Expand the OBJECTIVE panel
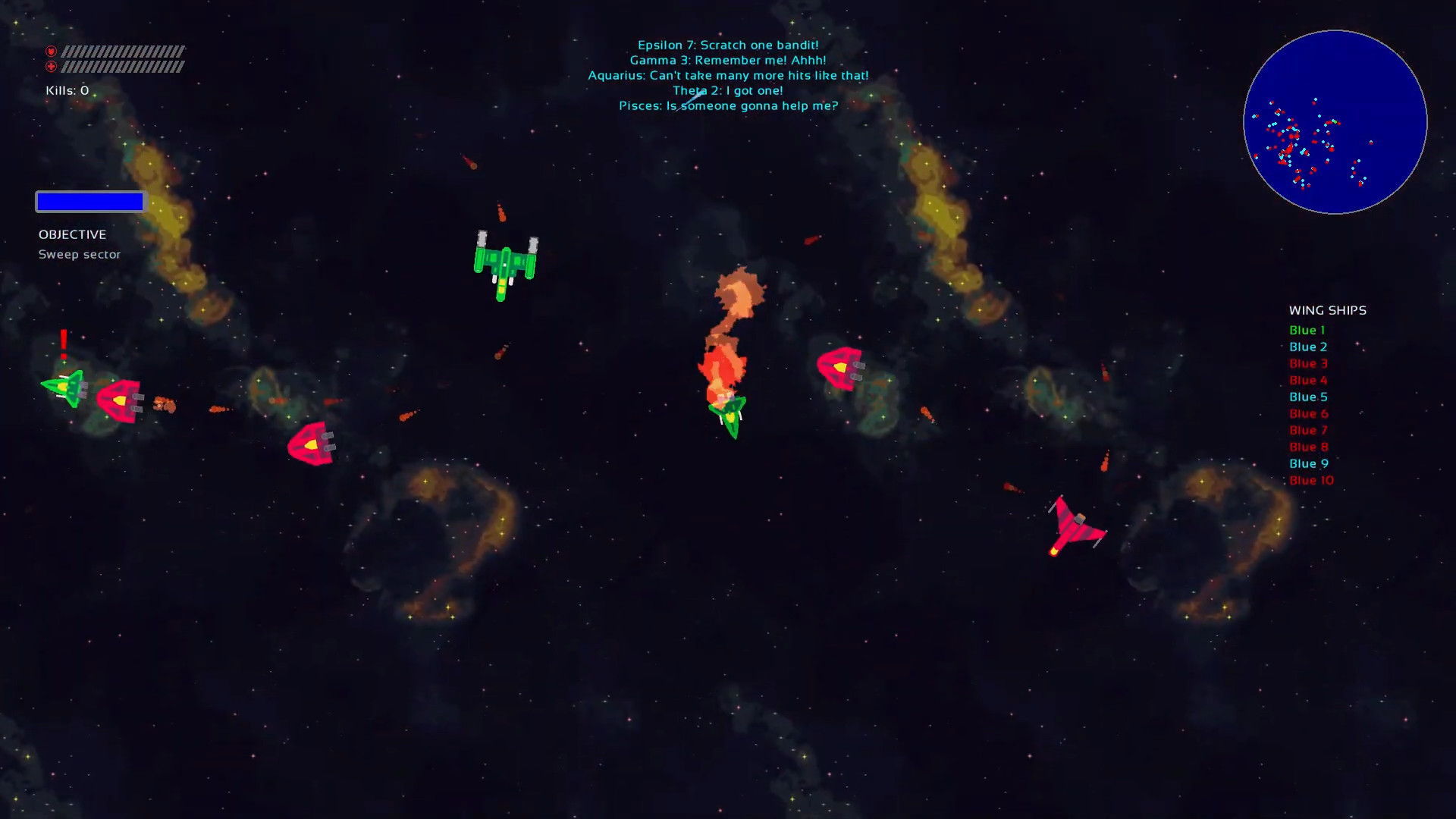This screenshot has height=819, width=1456. pyautogui.click(x=73, y=234)
